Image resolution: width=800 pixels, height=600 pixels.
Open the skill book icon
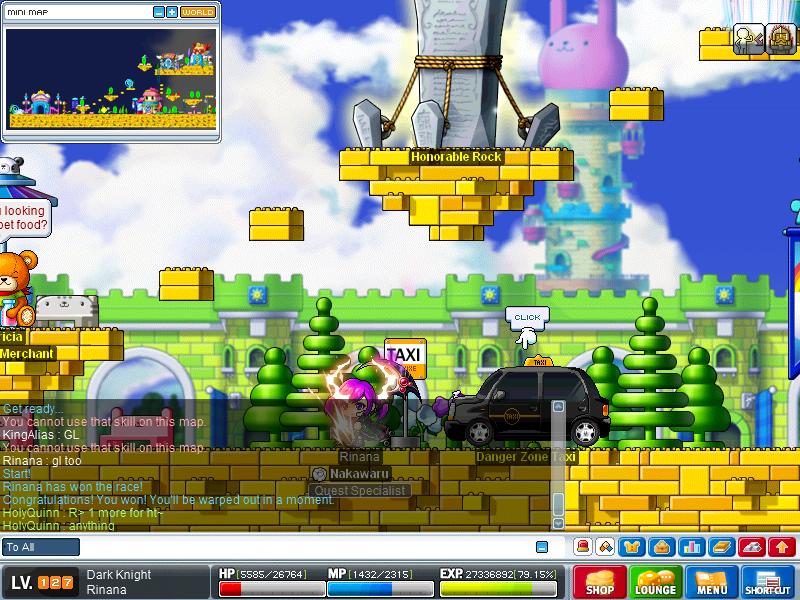coord(721,547)
